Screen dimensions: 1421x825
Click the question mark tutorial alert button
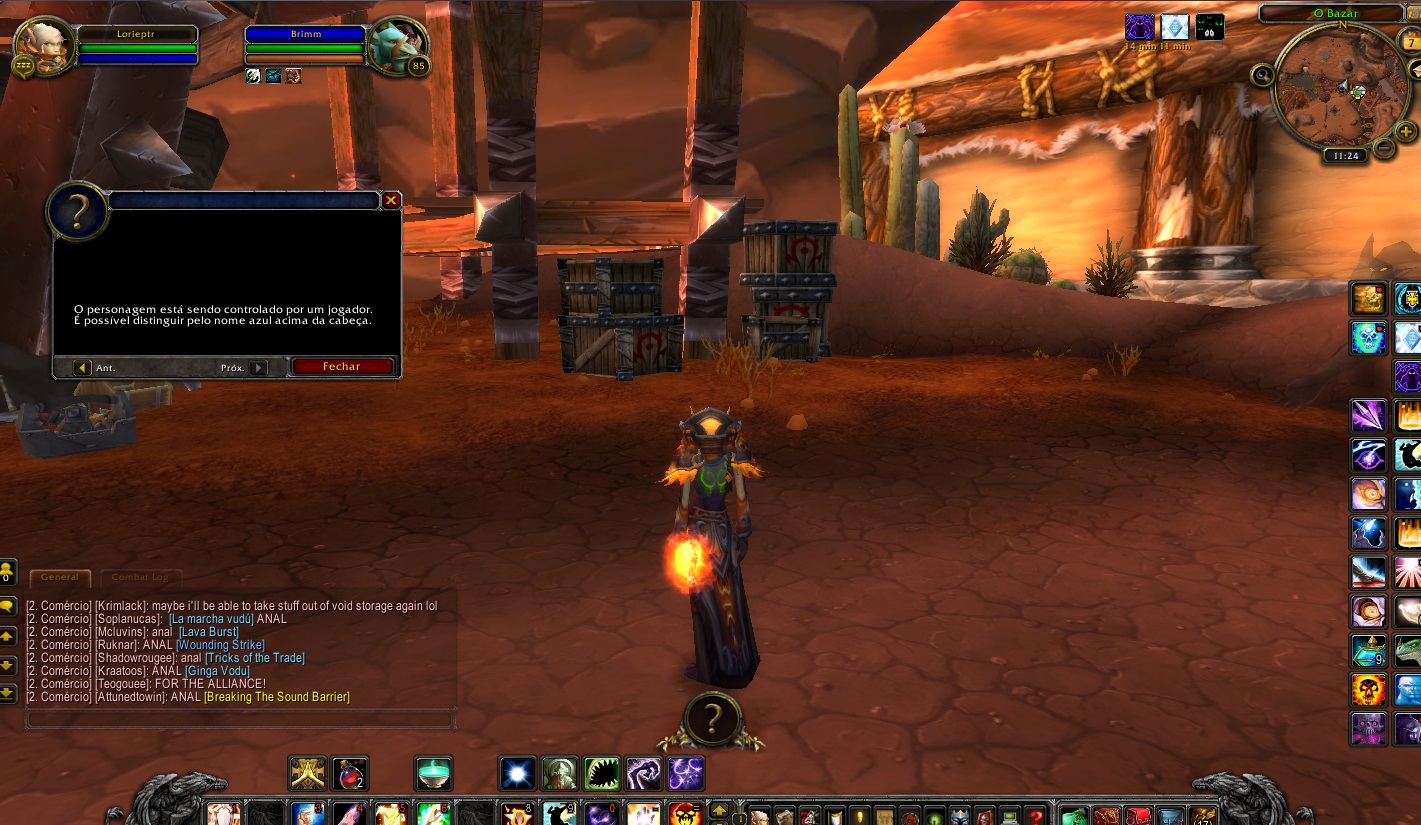[x=711, y=719]
